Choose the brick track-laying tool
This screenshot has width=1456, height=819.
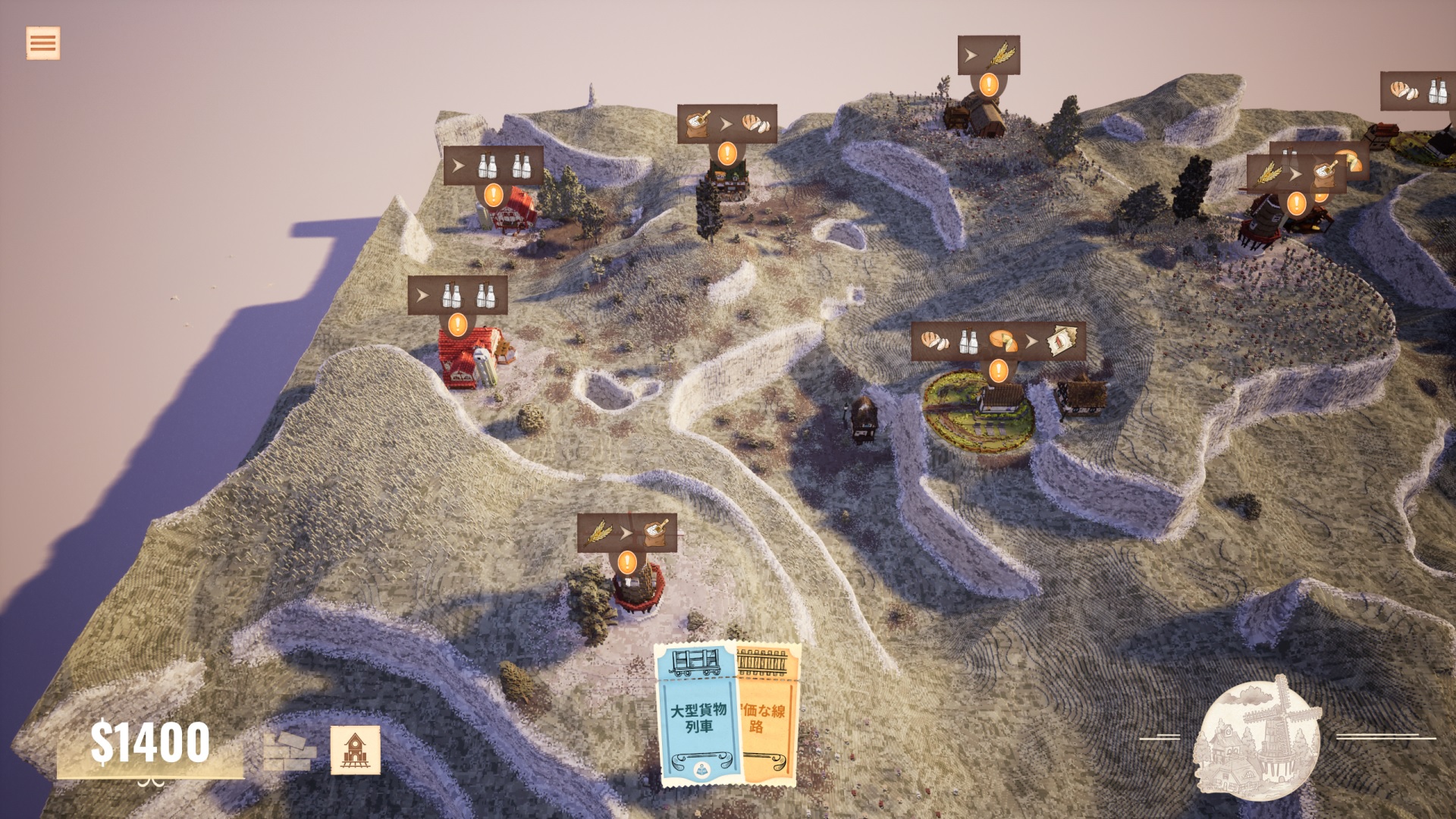pyautogui.click(x=290, y=751)
